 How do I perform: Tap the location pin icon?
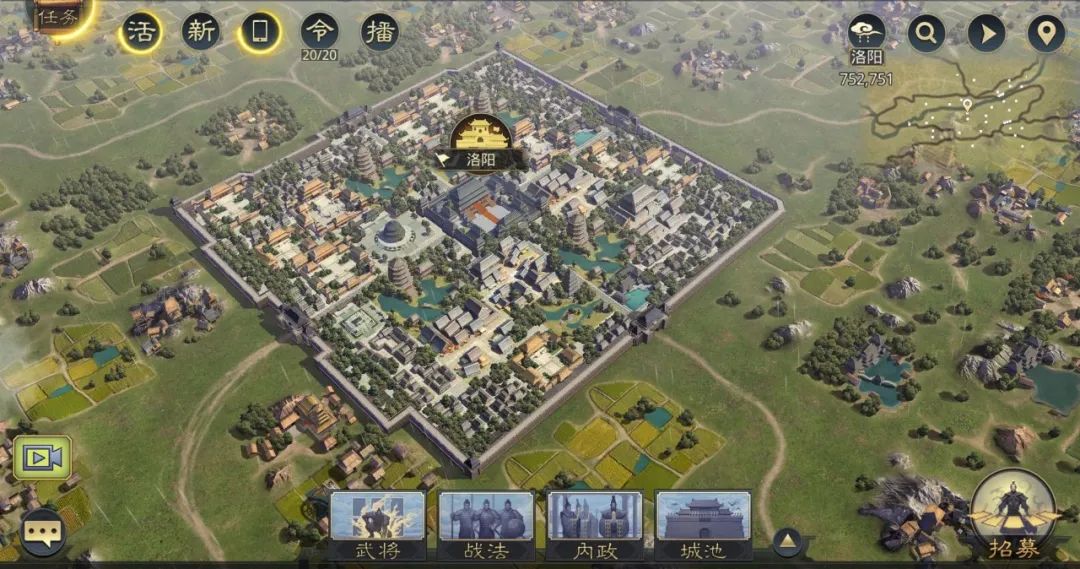(x=1046, y=34)
